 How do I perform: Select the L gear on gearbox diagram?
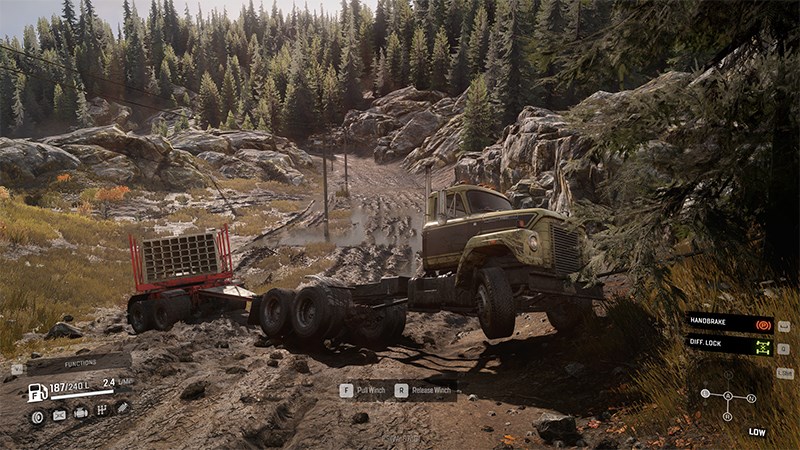tap(704, 394)
